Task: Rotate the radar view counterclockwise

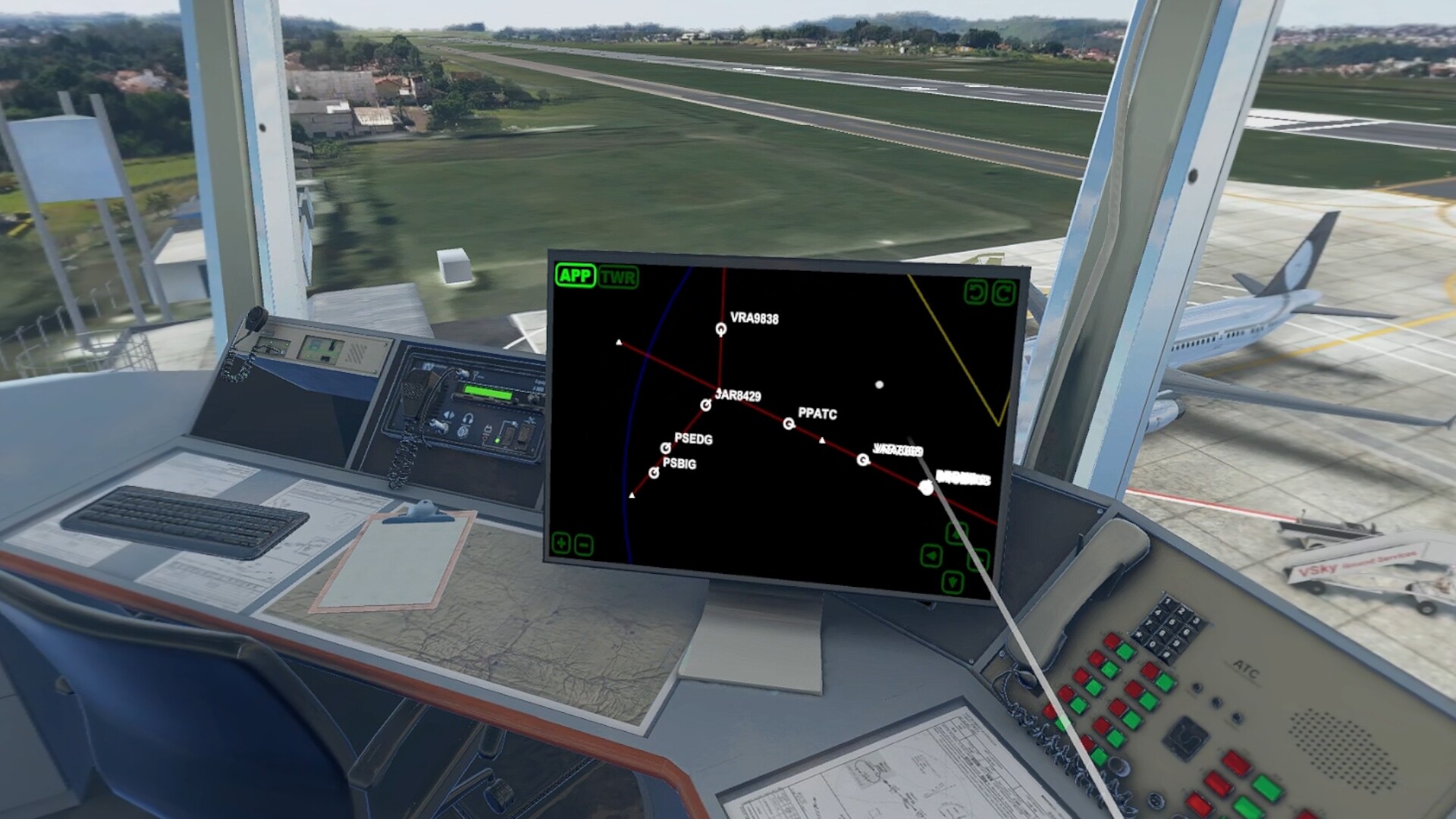Action: 976,290
